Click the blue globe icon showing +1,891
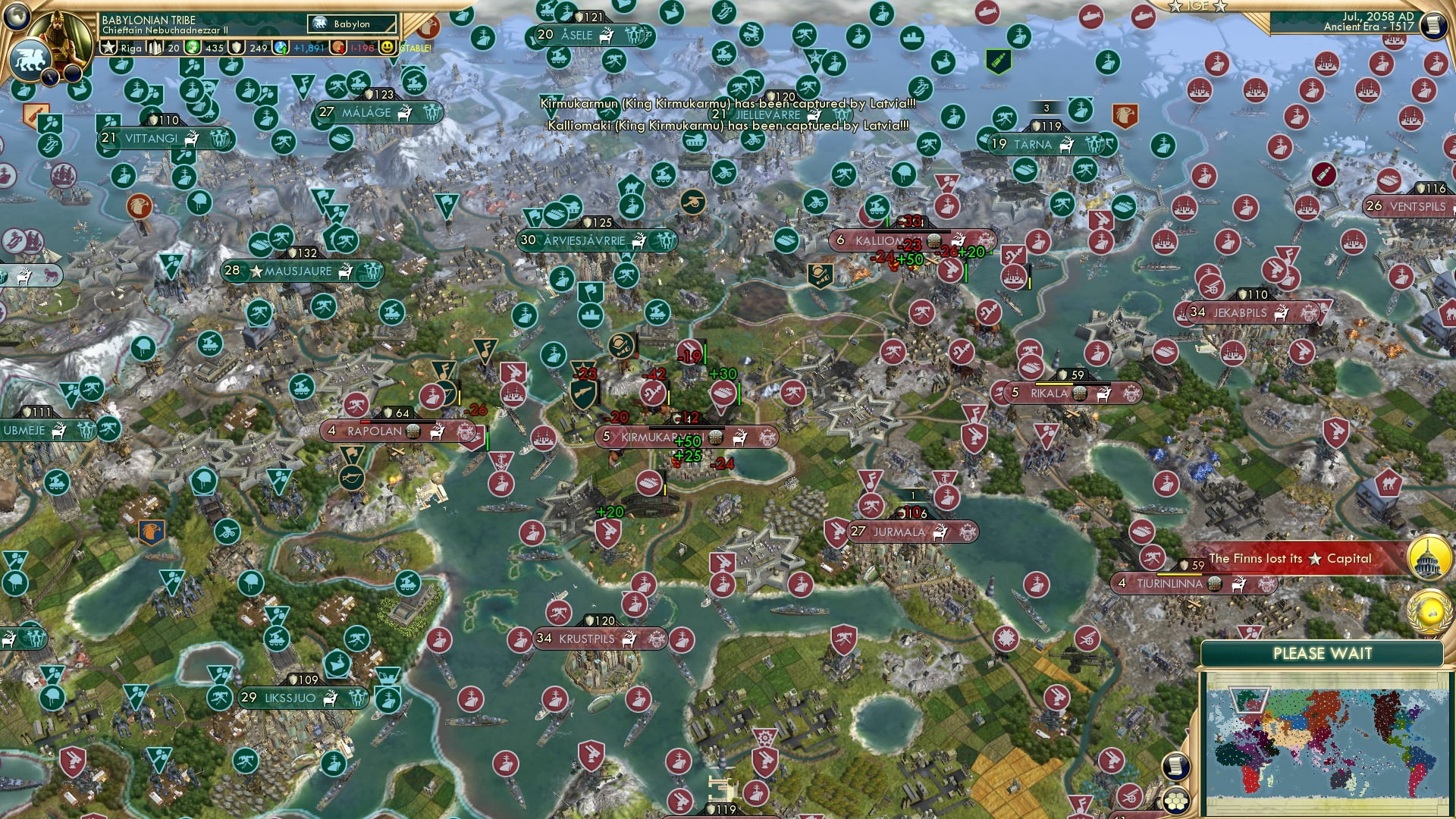The image size is (1456, 819). (x=279, y=47)
